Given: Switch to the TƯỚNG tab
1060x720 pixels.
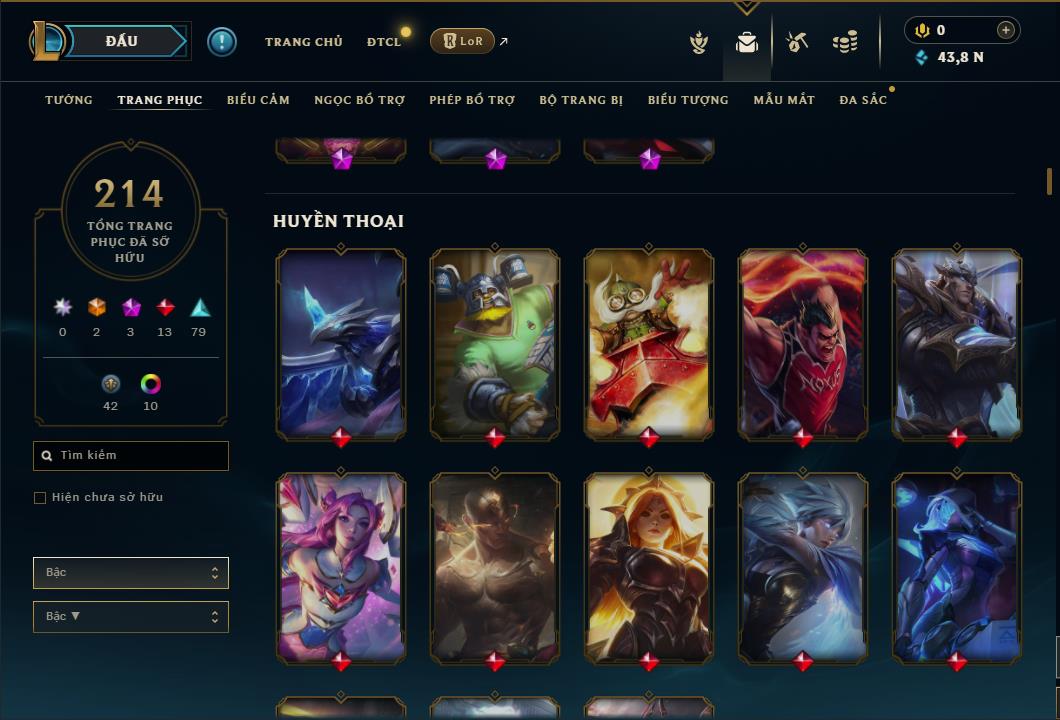Looking at the screenshot, I should [x=69, y=100].
